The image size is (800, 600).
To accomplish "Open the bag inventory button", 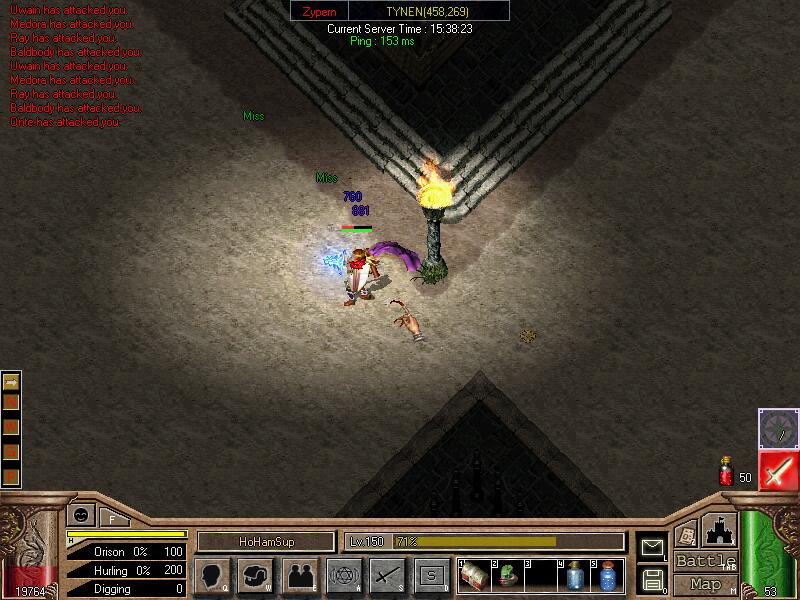I will 254,576.
